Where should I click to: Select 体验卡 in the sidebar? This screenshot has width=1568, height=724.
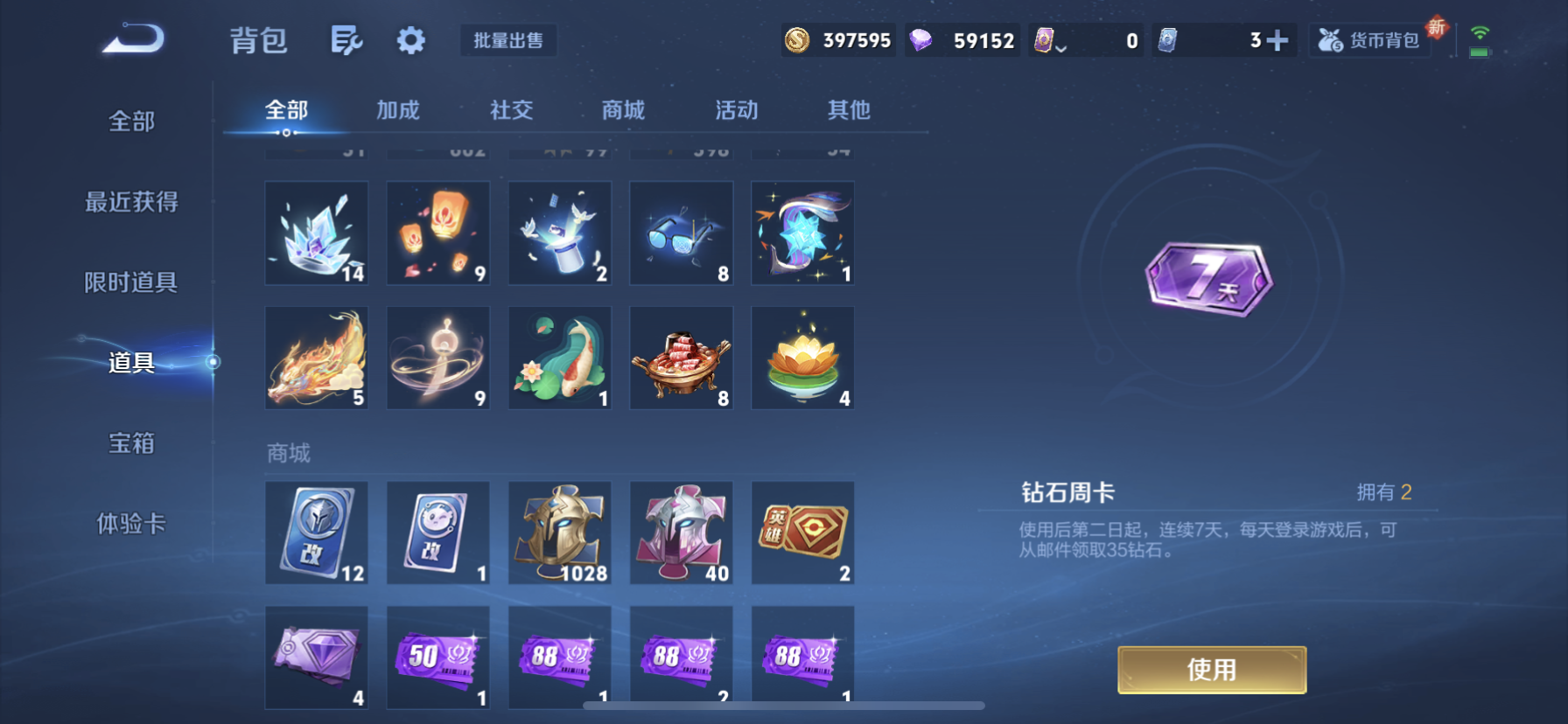131,524
